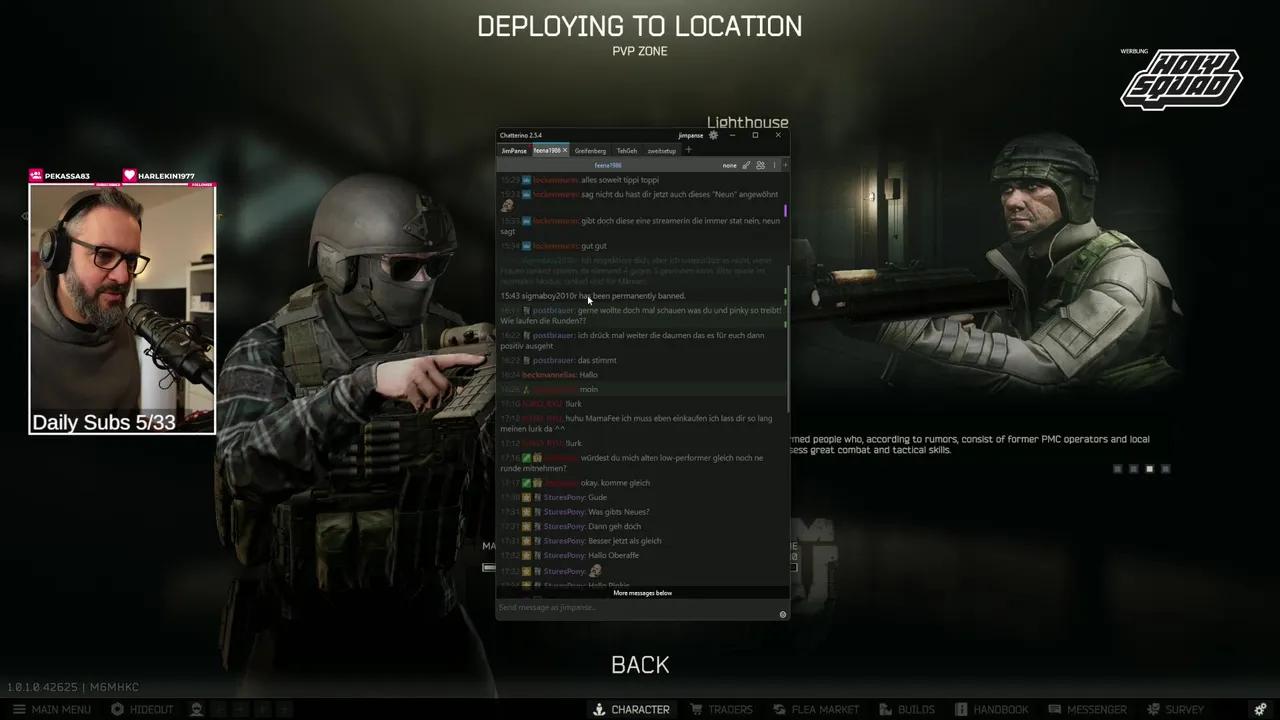Open the FLEA MARKET screen
The height and width of the screenshot is (720, 1280).
point(817,709)
